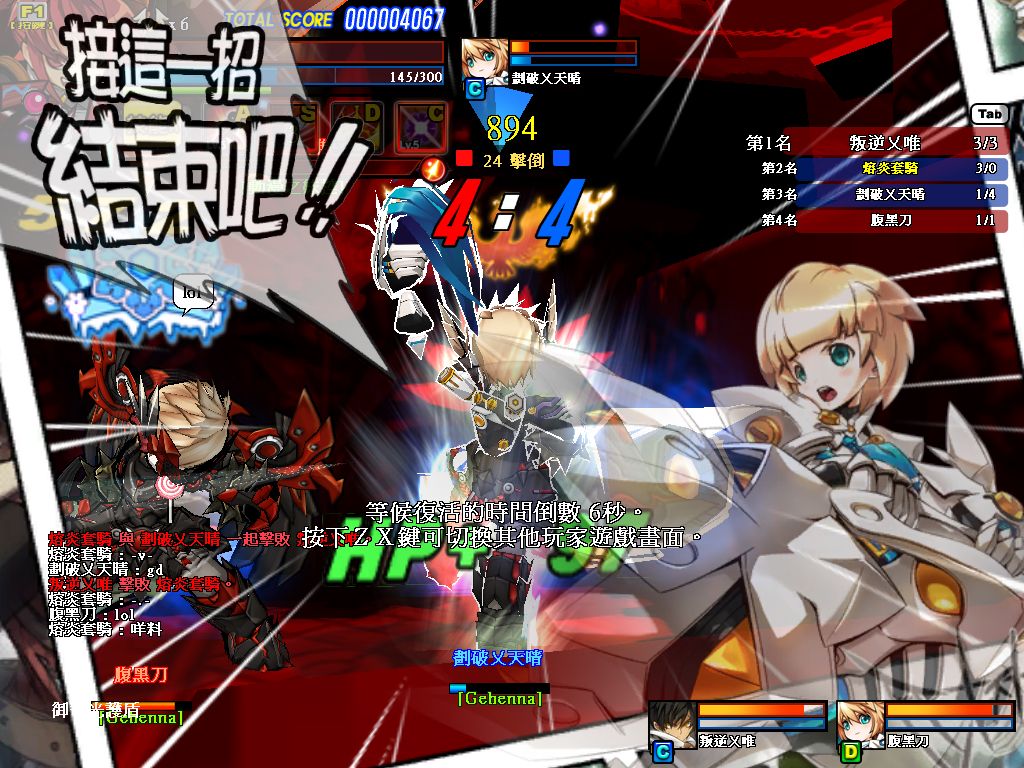Click the blonde 腹黑刀 portrait
This screenshot has height=768, width=1024.
point(860,724)
